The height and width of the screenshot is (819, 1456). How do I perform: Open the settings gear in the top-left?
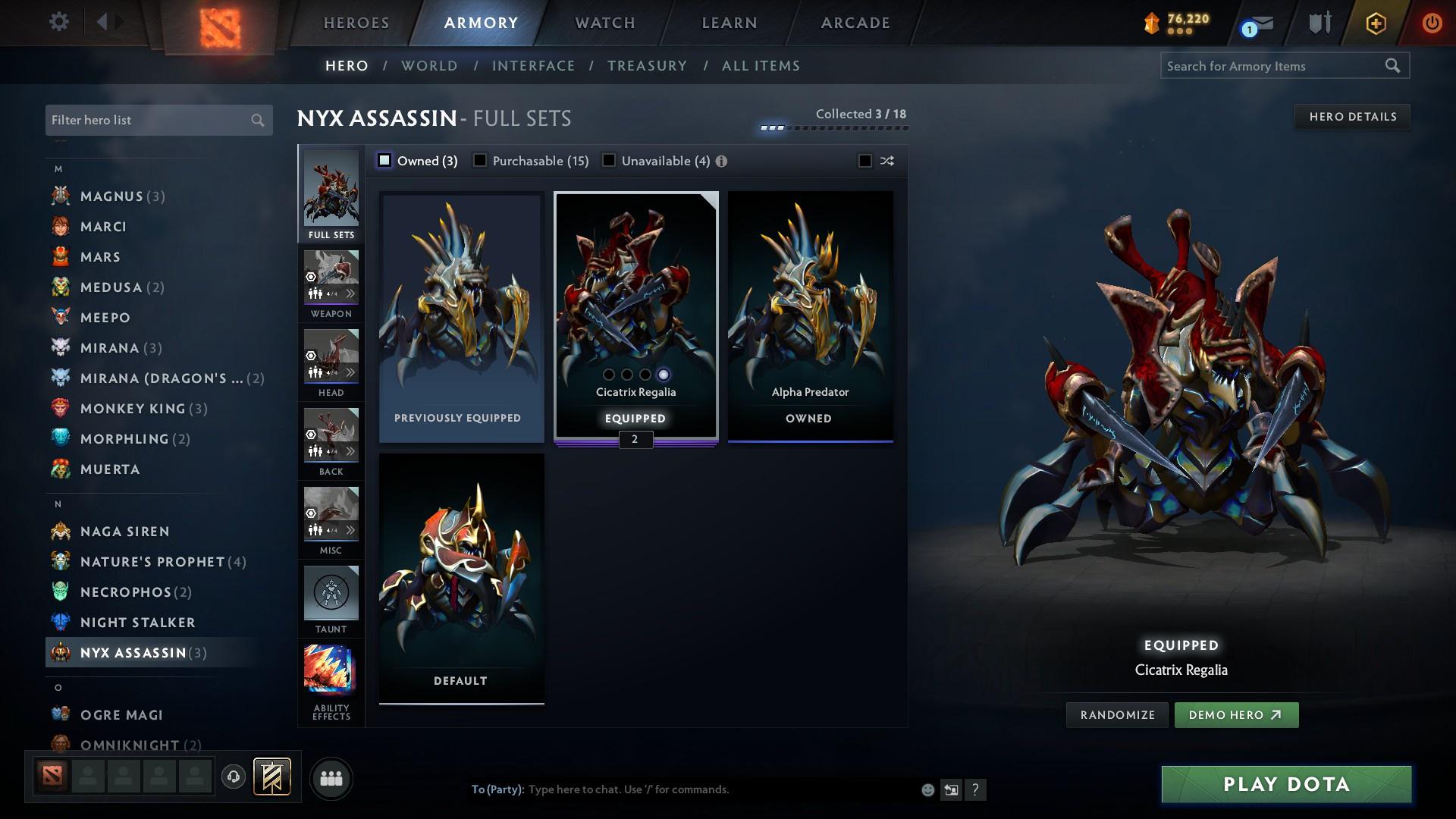point(58,22)
